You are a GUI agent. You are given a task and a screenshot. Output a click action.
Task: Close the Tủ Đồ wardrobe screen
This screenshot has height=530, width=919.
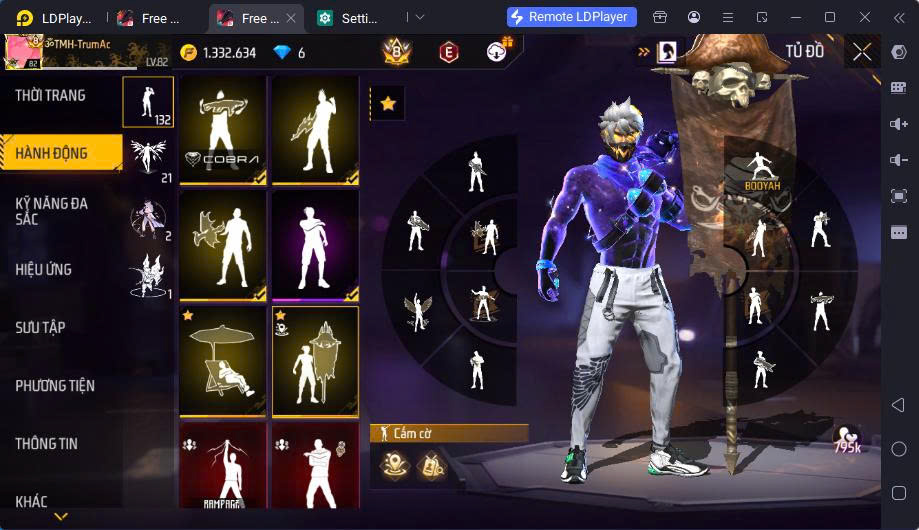click(x=862, y=52)
